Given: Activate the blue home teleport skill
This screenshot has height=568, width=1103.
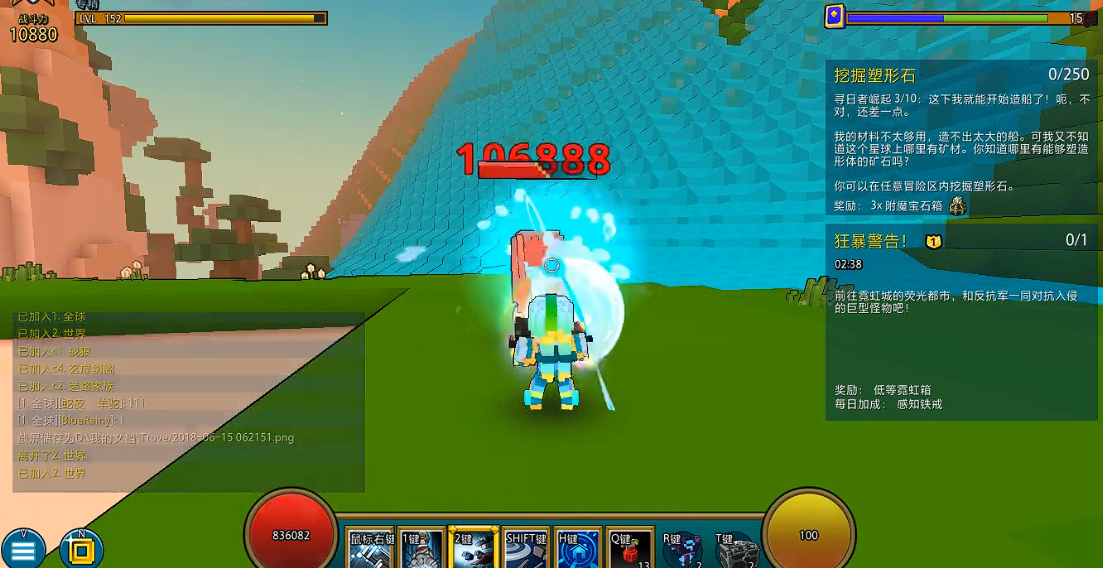Looking at the screenshot, I should pyautogui.click(x=578, y=549).
